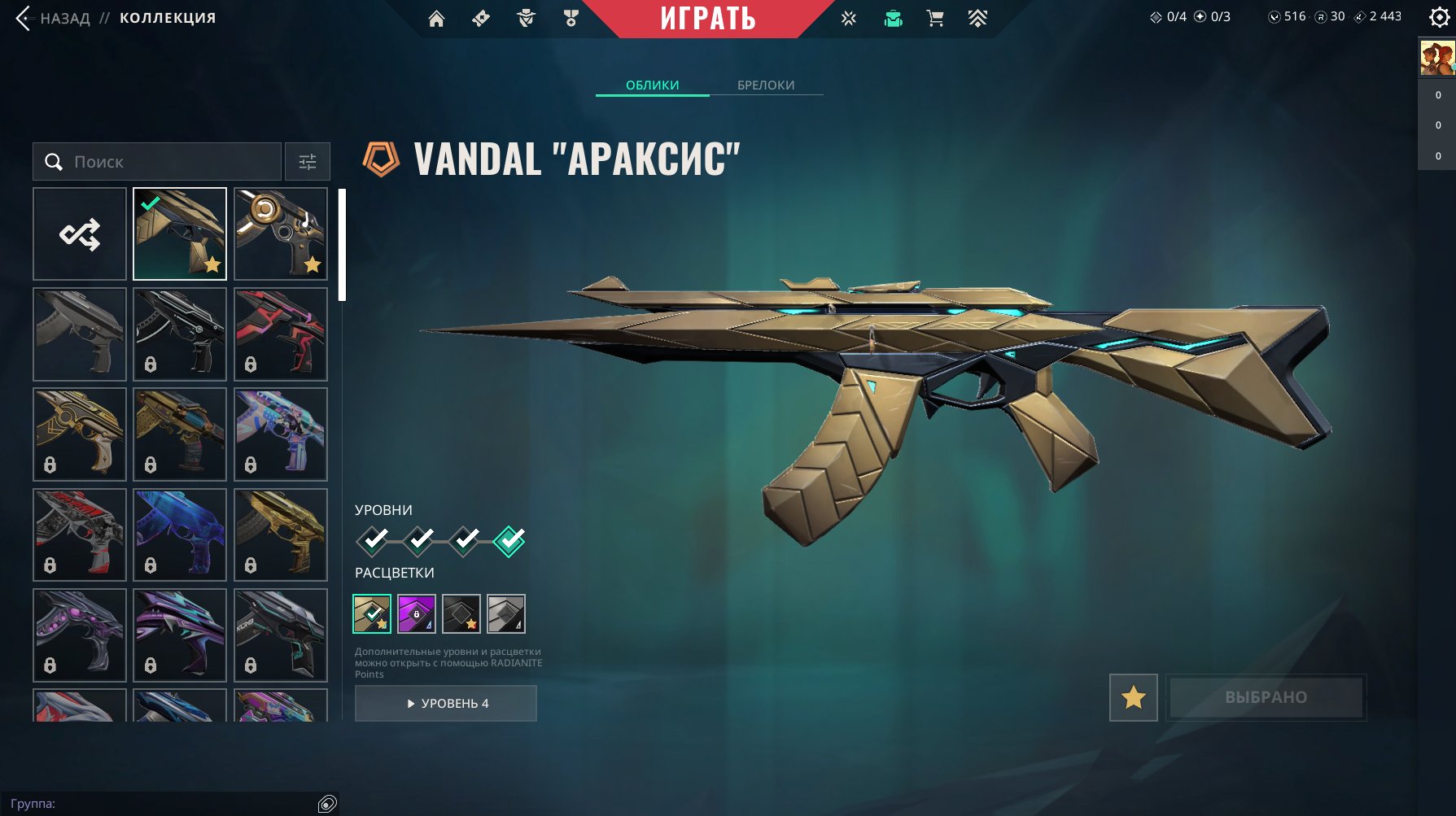The height and width of the screenshot is (816, 1456).
Task: Go back with the НАЗАД button
Action: tap(54, 18)
